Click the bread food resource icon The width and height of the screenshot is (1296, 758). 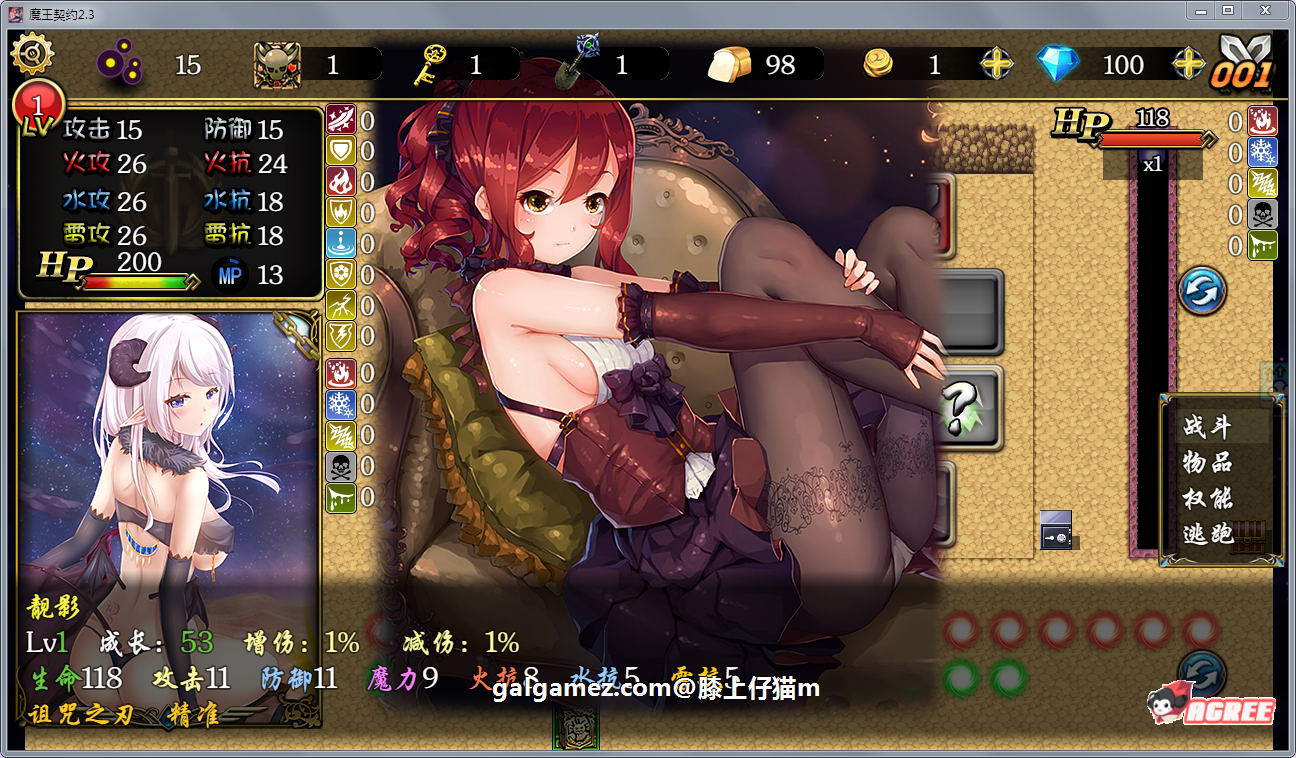click(732, 62)
